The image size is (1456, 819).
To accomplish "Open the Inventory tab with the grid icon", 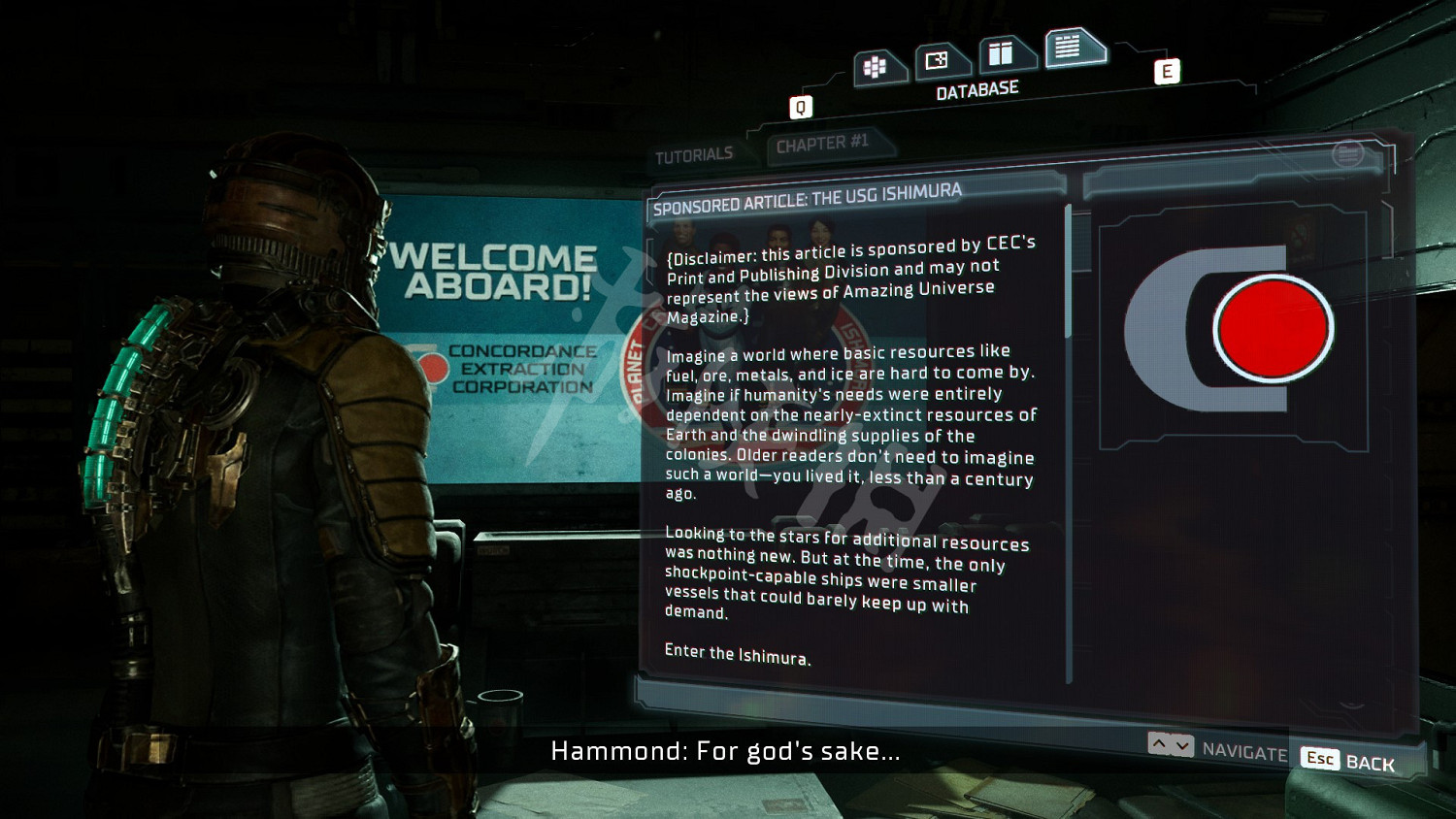I will tap(877, 67).
